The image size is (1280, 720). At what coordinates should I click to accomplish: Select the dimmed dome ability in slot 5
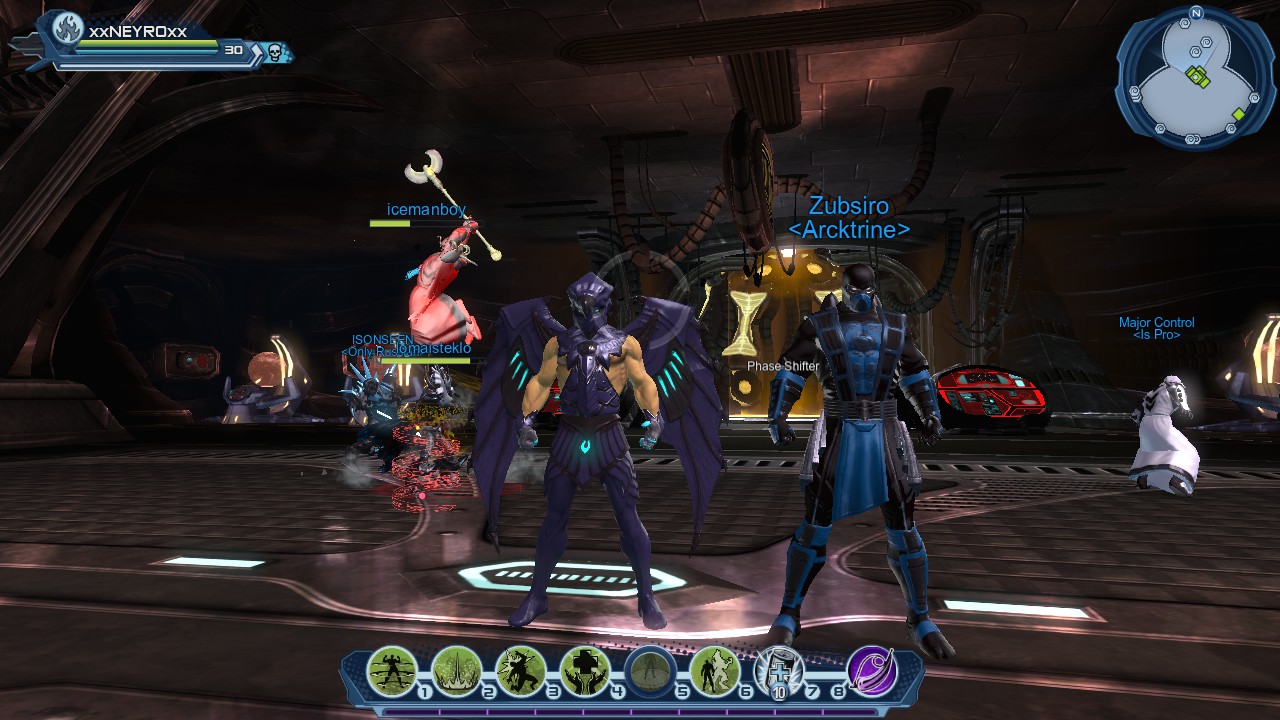pos(649,670)
